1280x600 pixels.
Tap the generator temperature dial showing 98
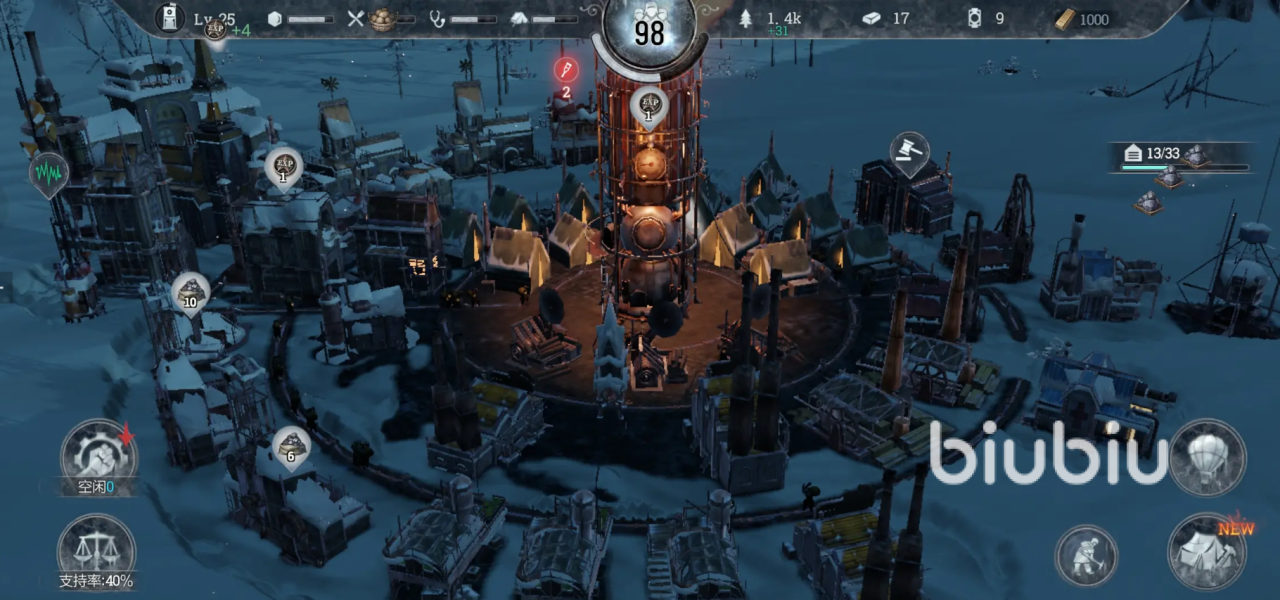(649, 30)
